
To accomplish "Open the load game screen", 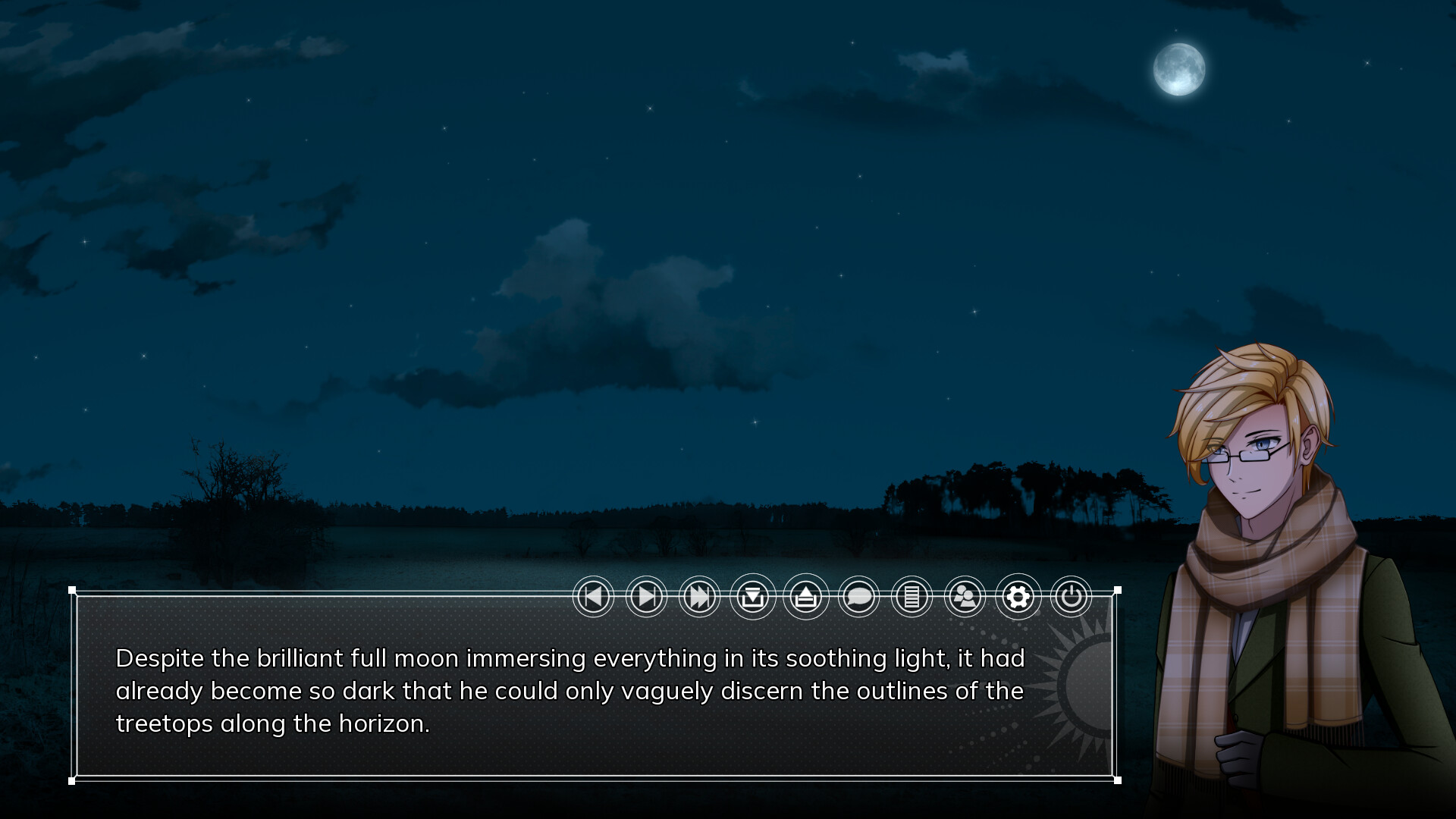I will point(805,597).
